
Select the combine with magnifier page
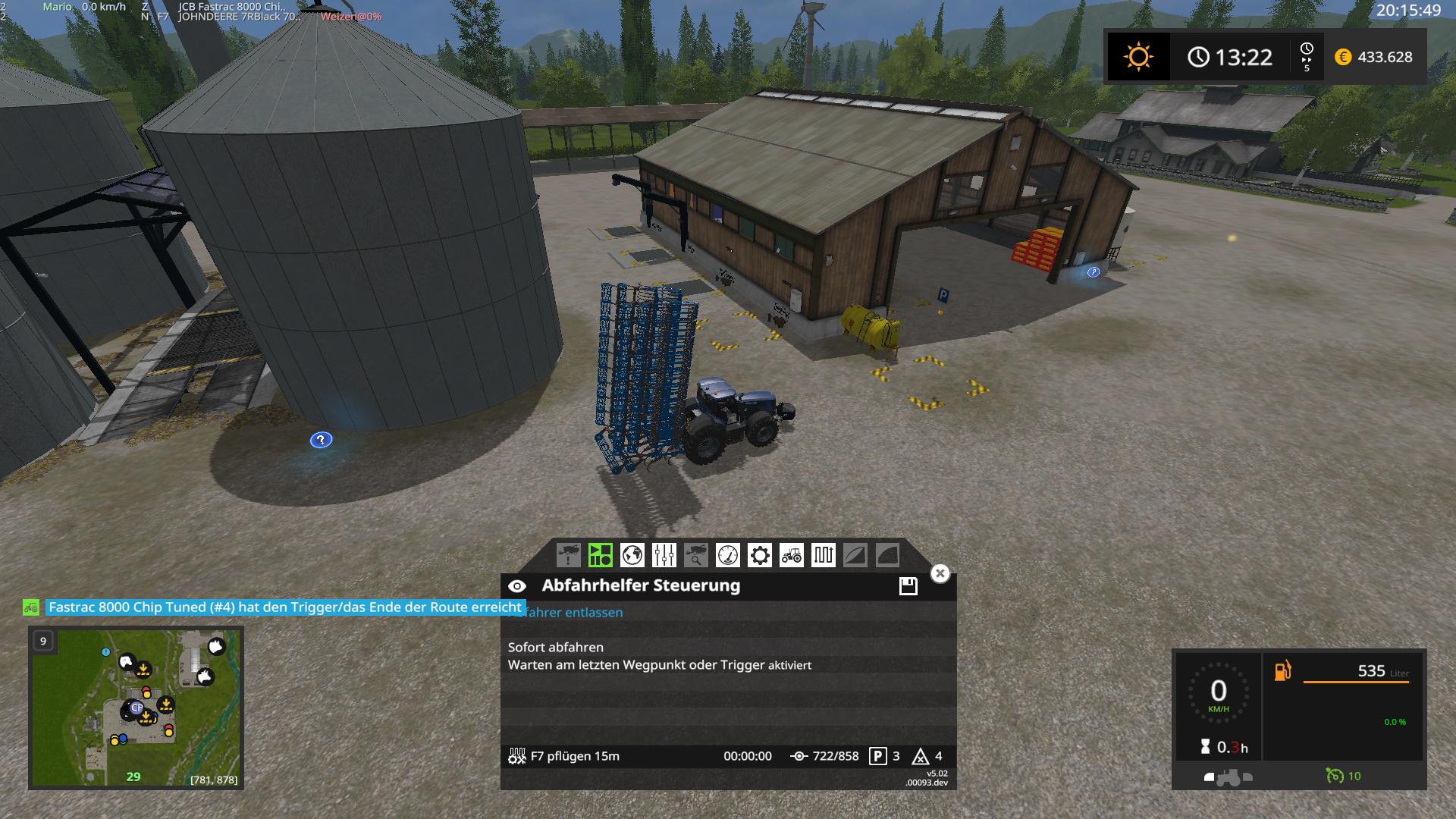coord(695,555)
